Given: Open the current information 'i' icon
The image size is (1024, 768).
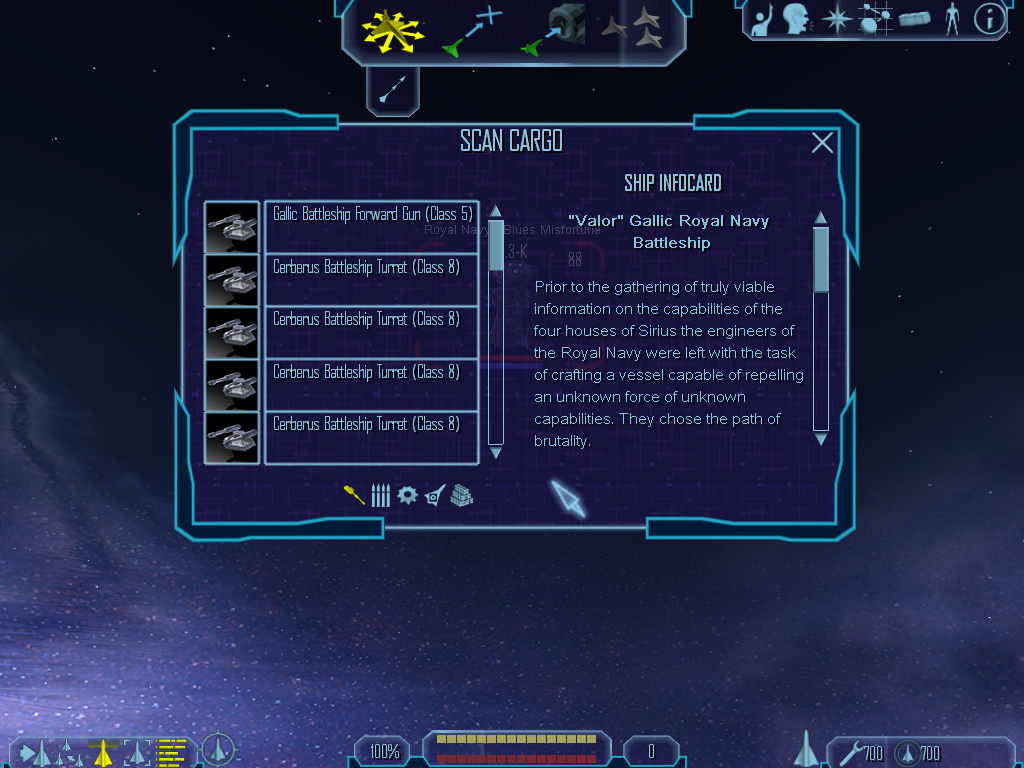Looking at the screenshot, I should (x=989, y=18).
